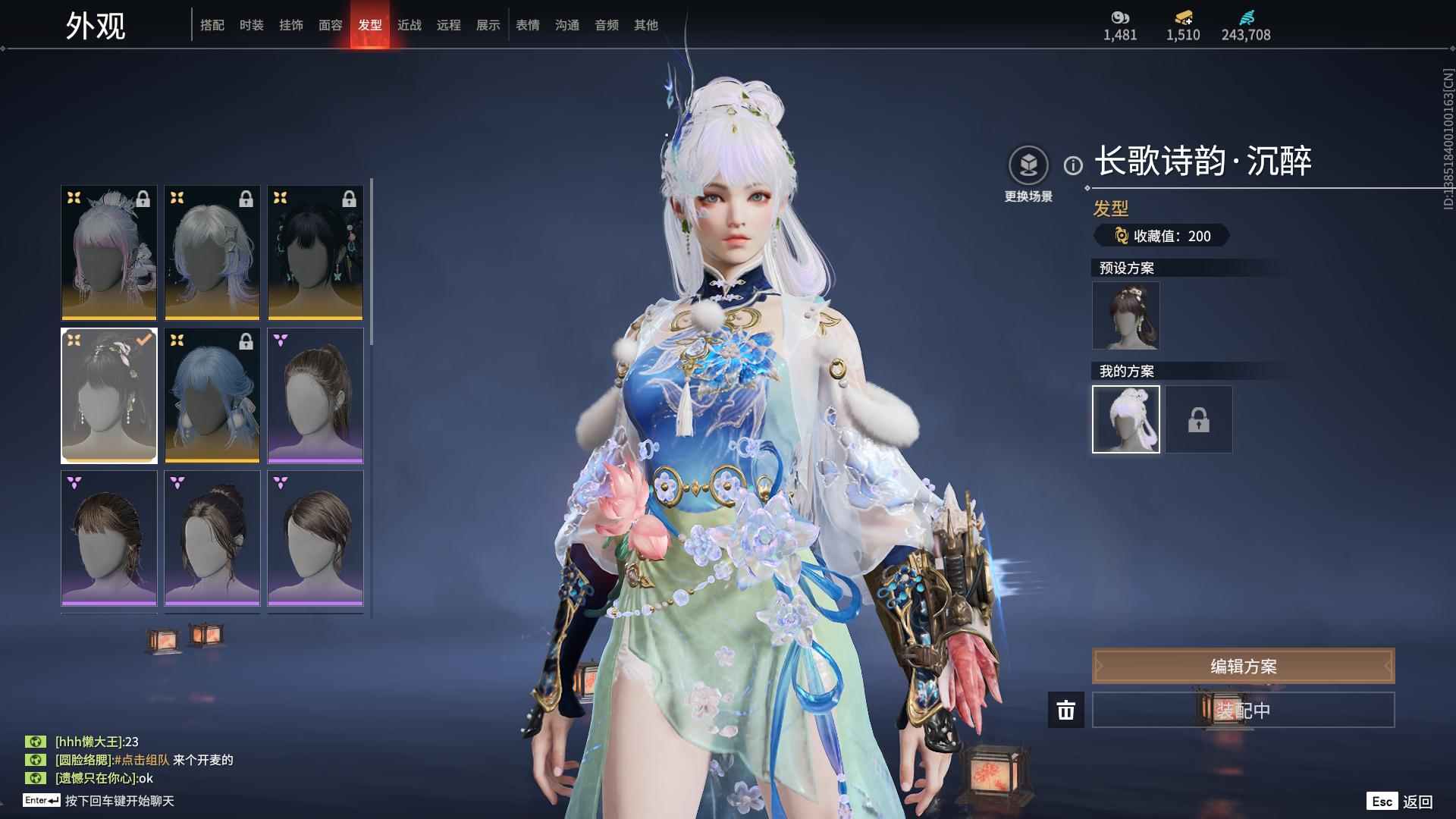Pick the brown ponytail hairstyle card
Screen dimensions: 1456x819
pos(315,395)
